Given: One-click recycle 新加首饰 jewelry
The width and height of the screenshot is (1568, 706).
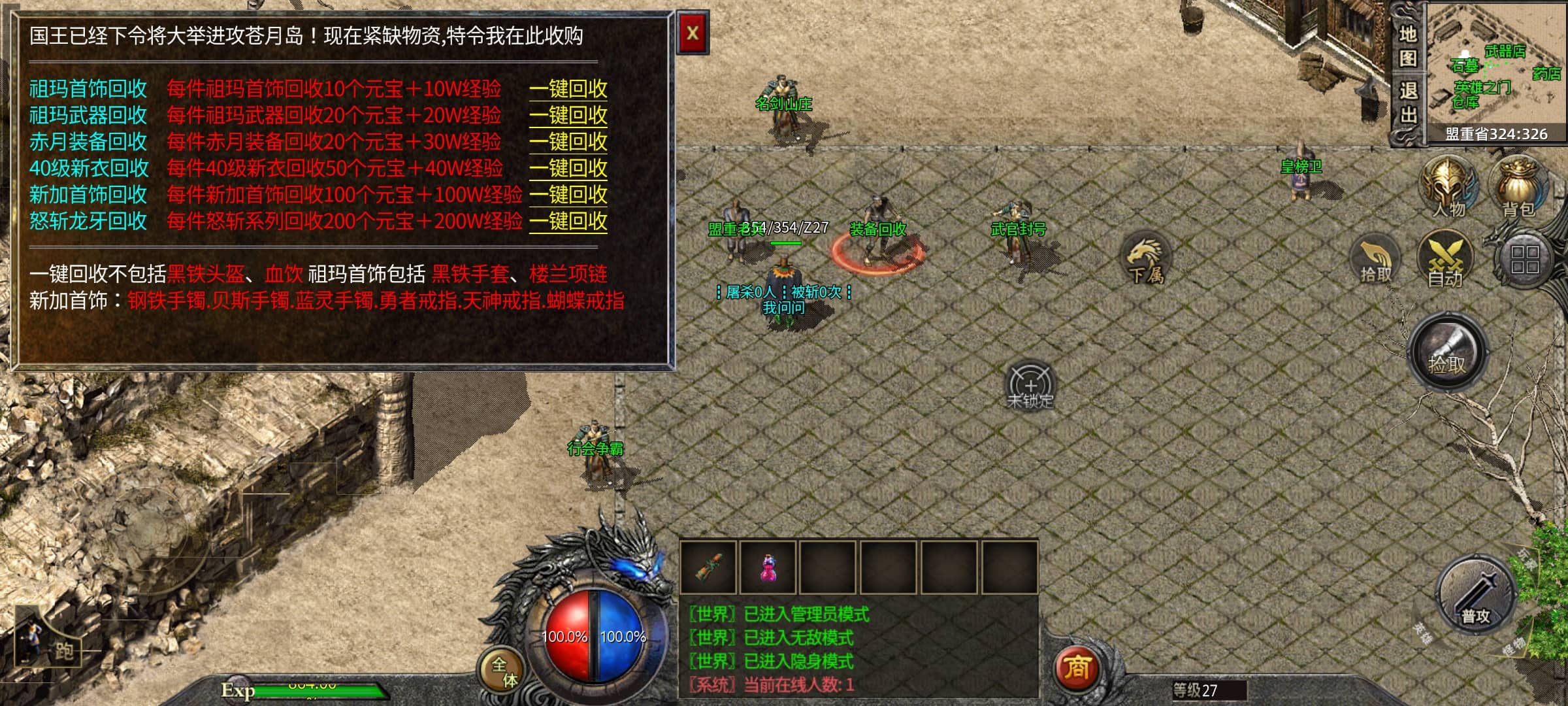Looking at the screenshot, I should click(568, 195).
